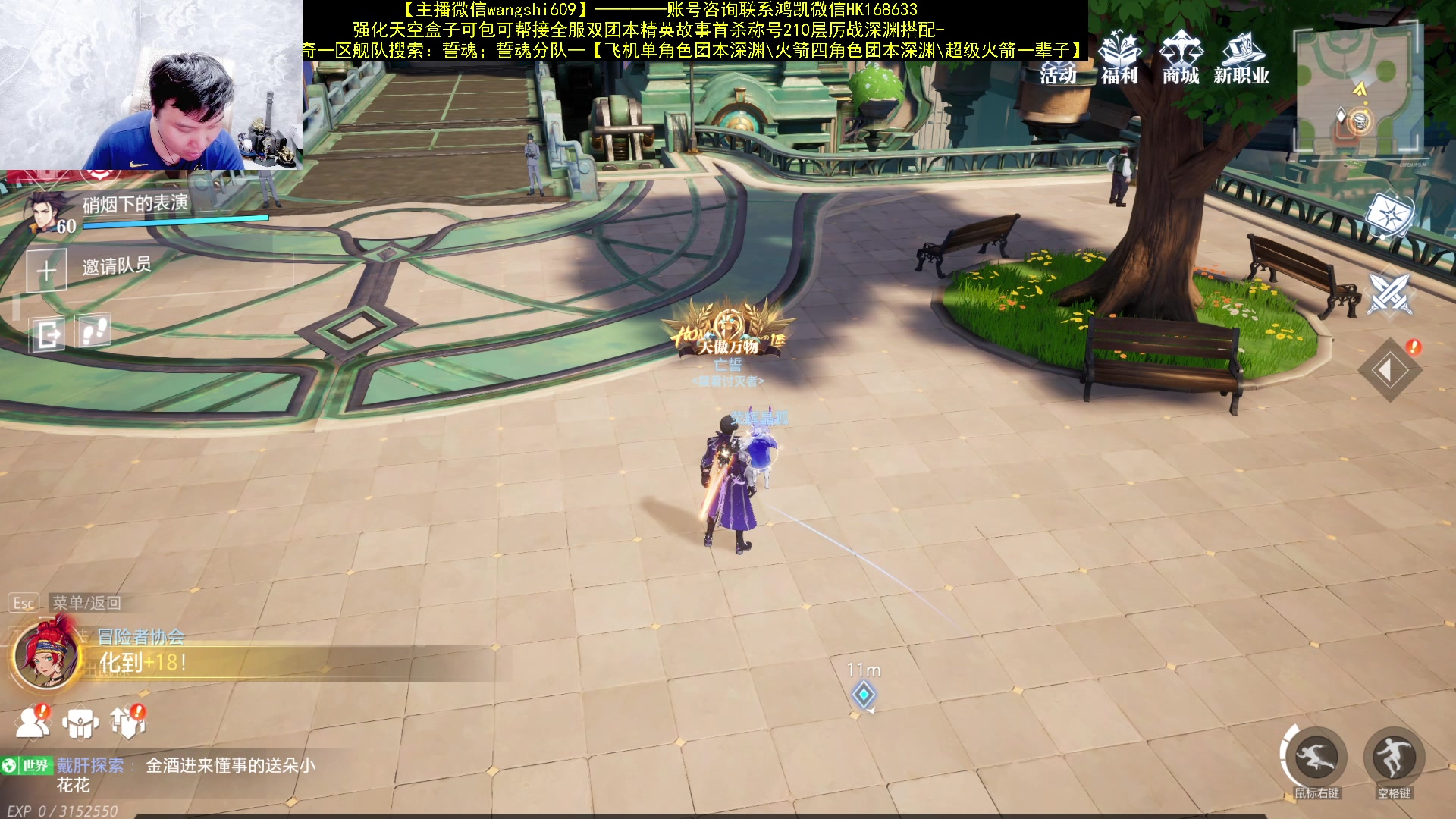Open the 福利 welfare rewards menu

point(1119,58)
